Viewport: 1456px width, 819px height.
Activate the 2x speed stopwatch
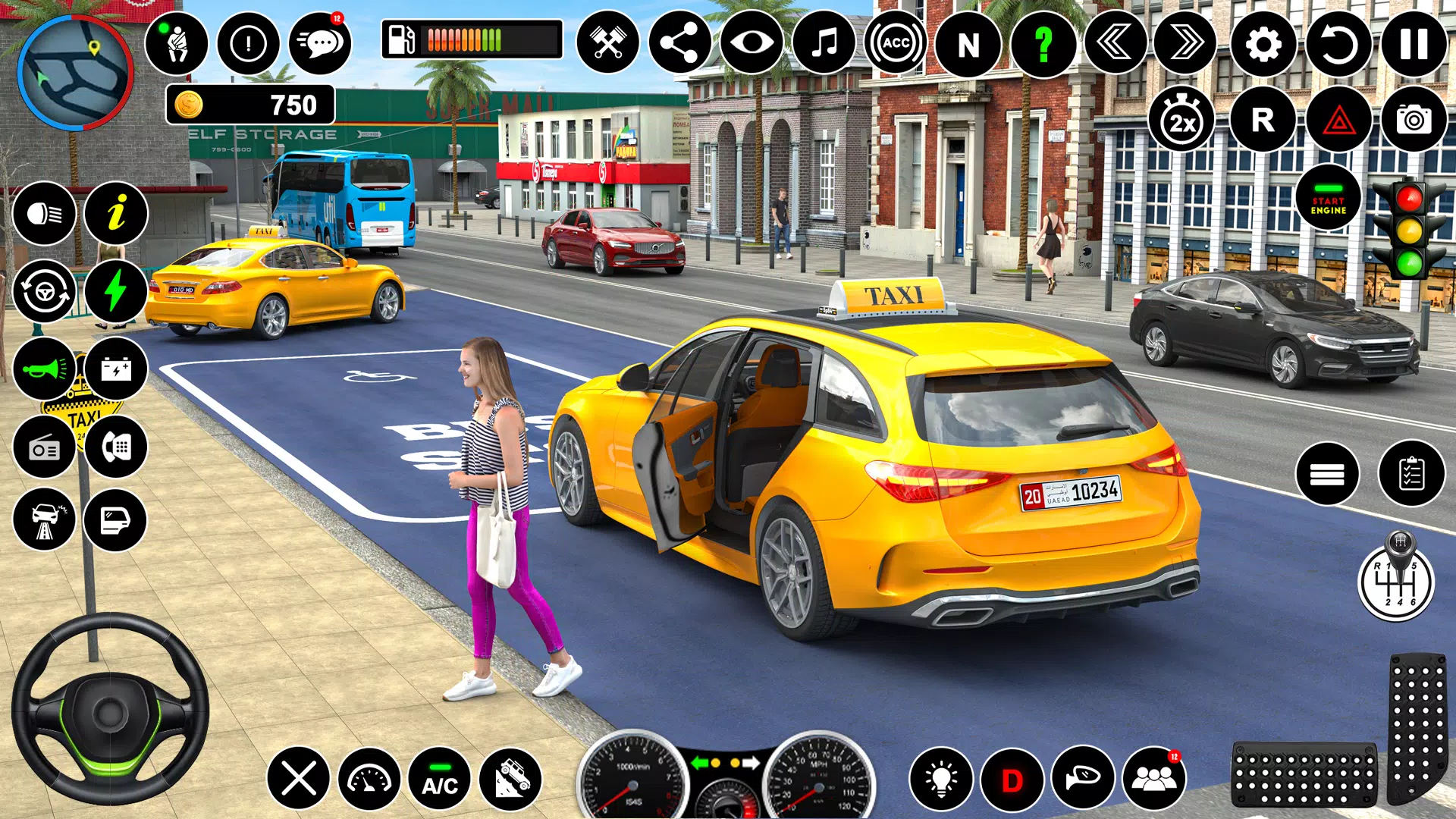tap(1181, 120)
